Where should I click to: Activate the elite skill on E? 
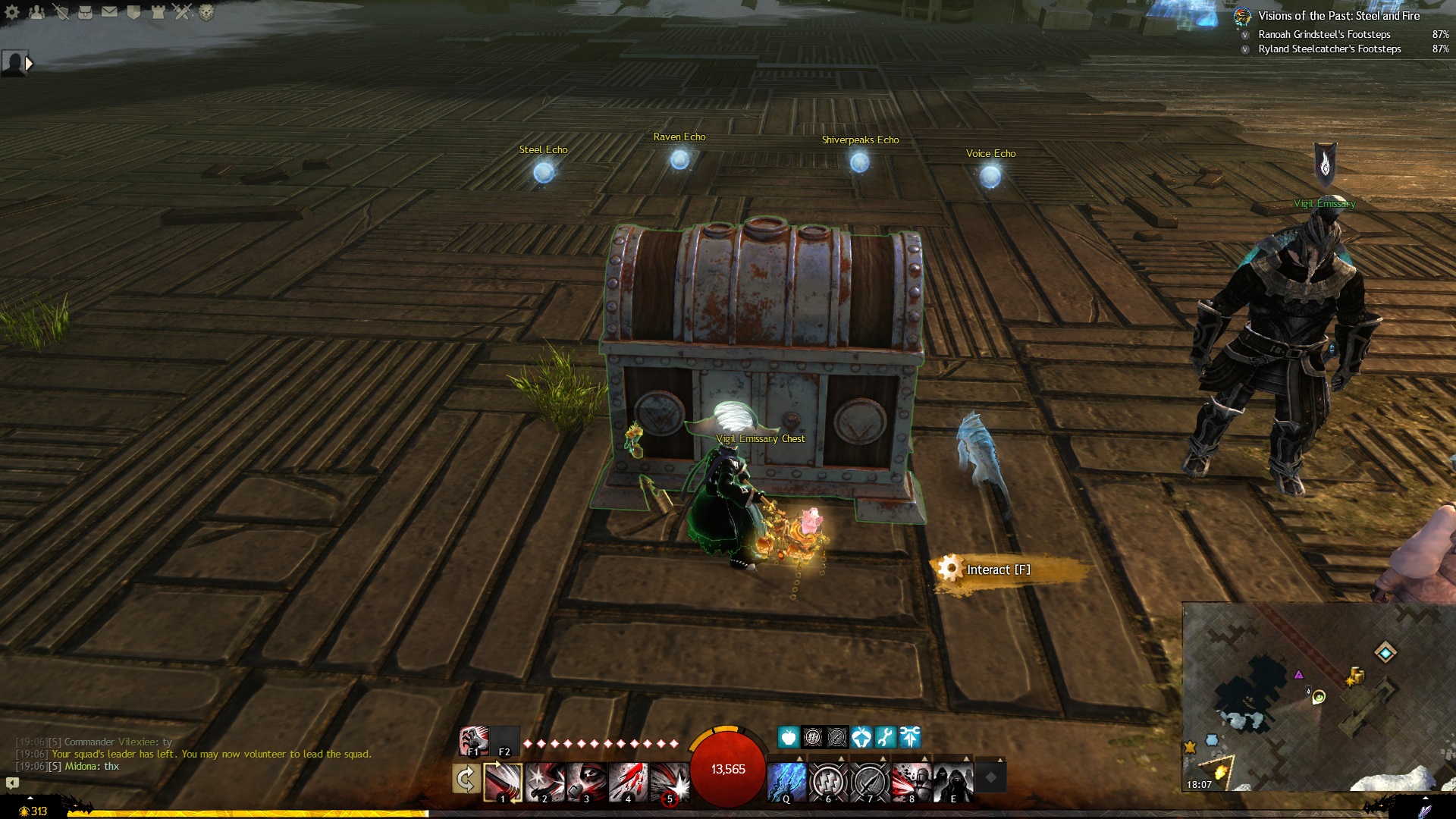tap(953, 783)
